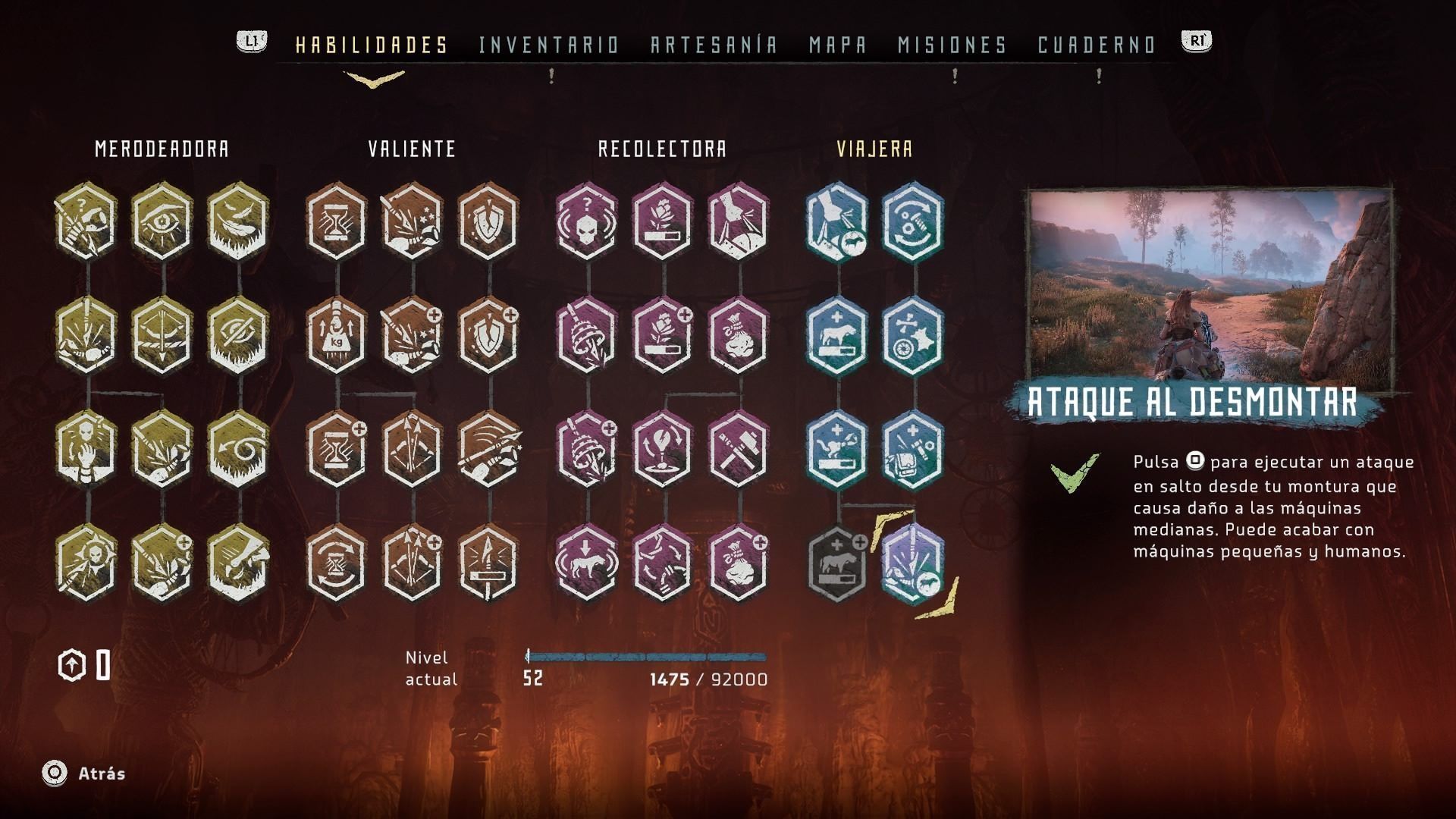Open the Artesanía tab
1456x819 pixels.
pyautogui.click(x=714, y=45)
